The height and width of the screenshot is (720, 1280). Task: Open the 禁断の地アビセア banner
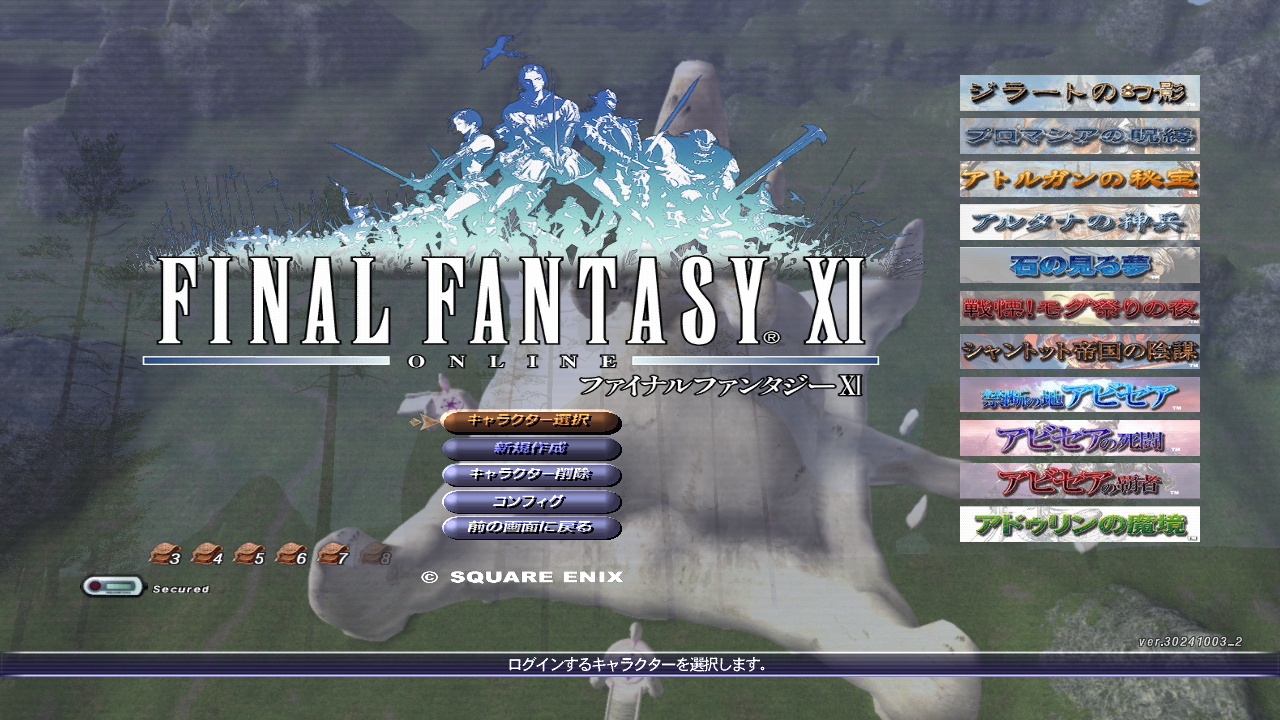coord(1078,395)
